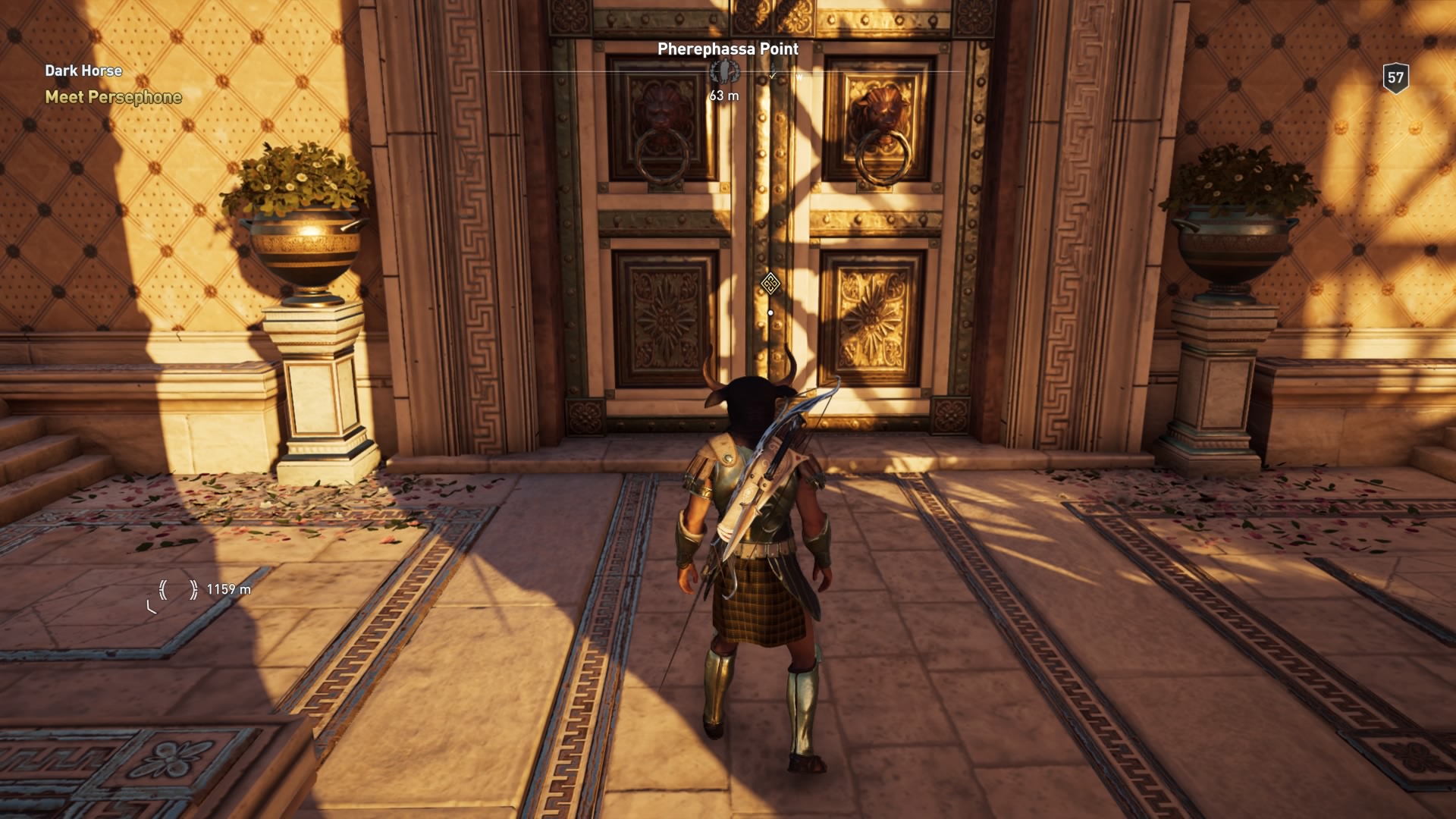Expand the Pherephassa Point location label

726,49
